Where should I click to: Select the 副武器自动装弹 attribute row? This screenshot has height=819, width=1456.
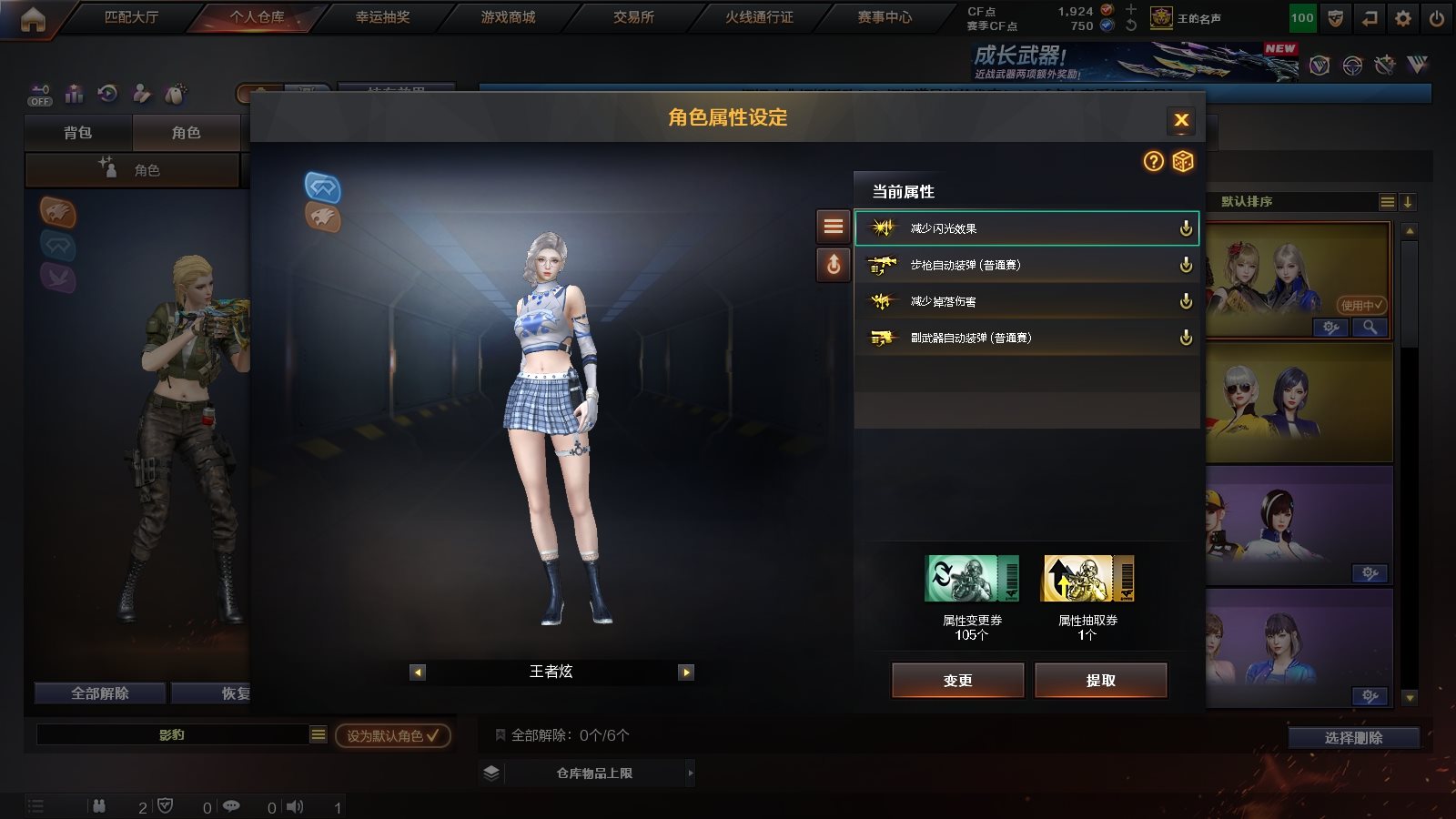click(1026, 338)
